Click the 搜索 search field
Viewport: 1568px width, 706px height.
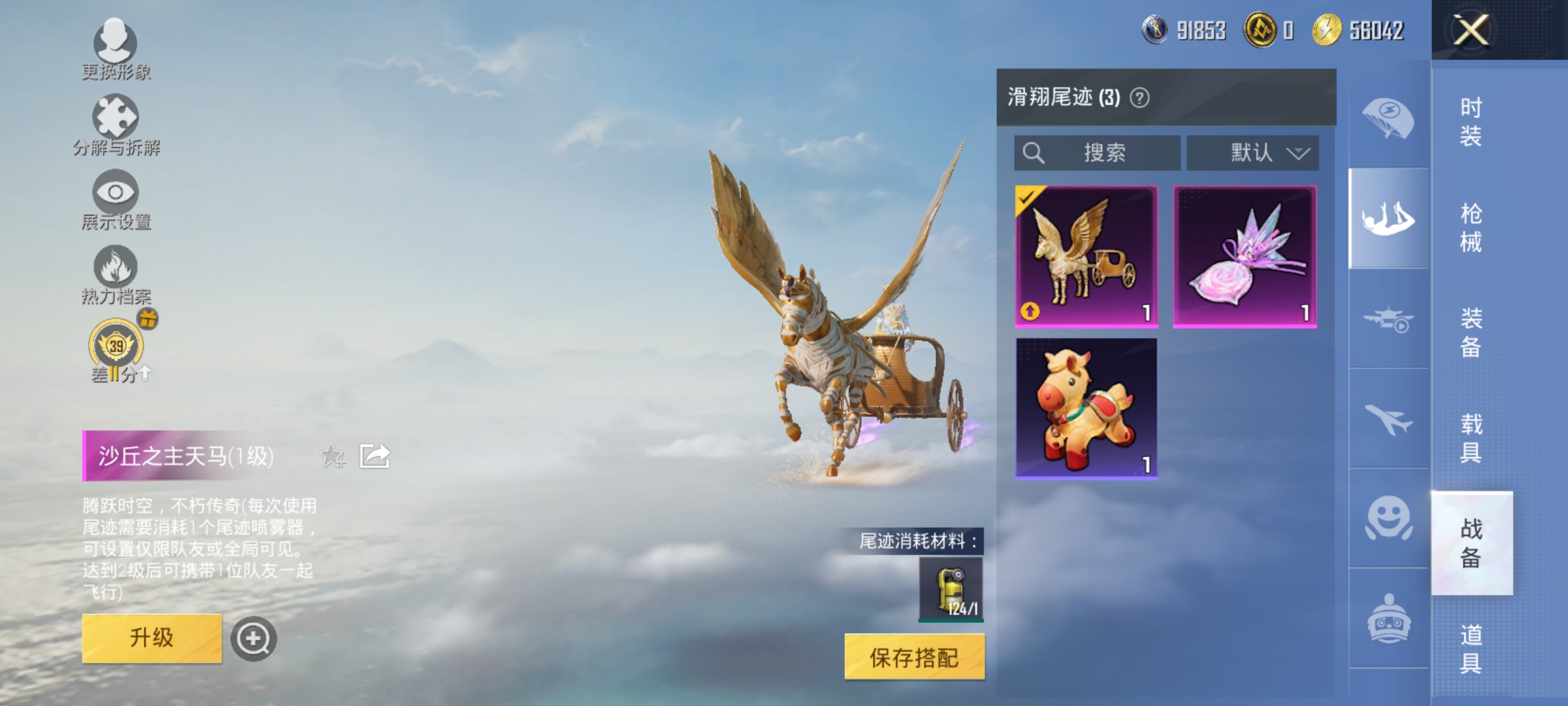click(1098, 152)
